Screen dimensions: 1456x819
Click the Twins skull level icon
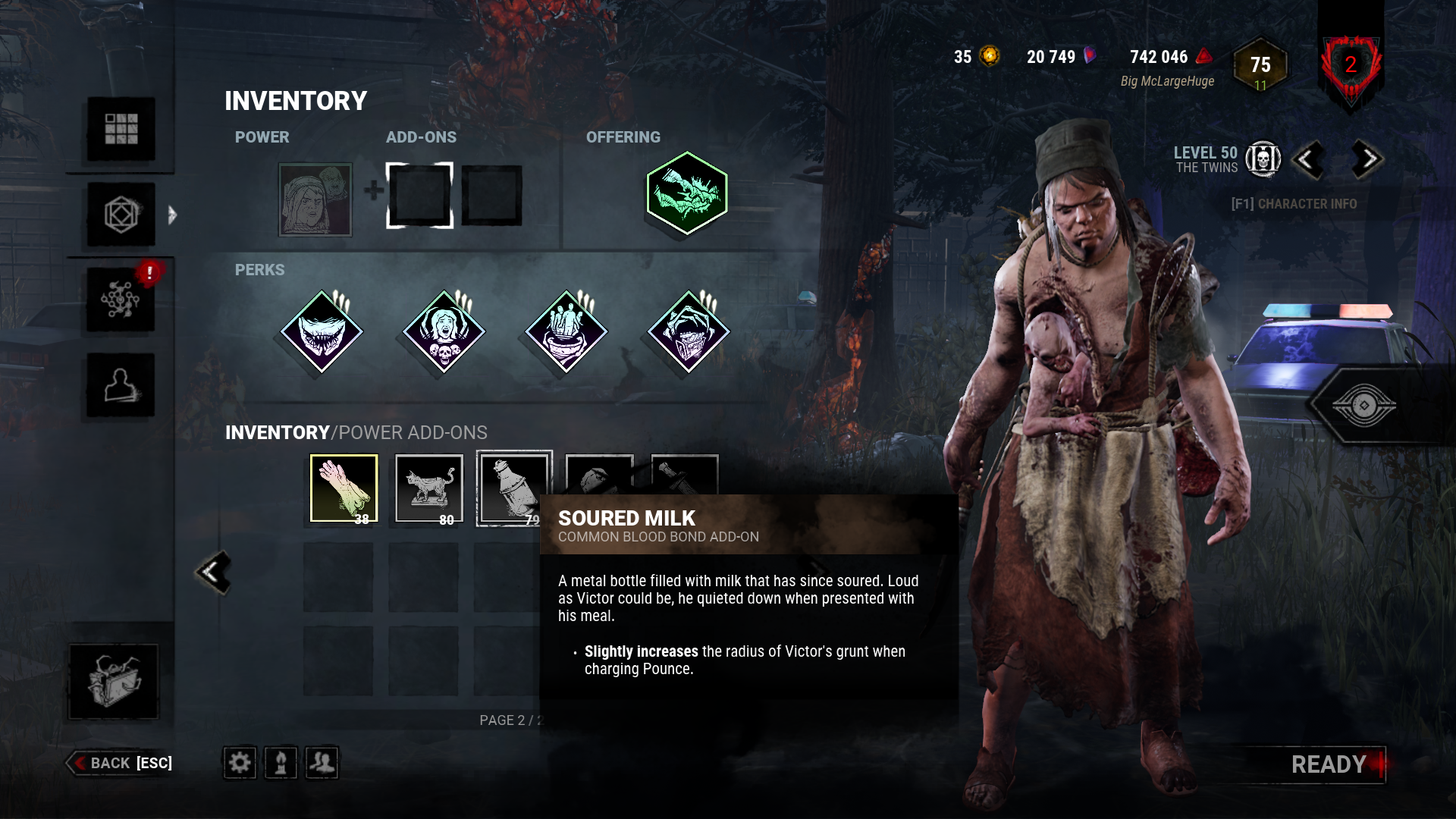coord(1261,160)
